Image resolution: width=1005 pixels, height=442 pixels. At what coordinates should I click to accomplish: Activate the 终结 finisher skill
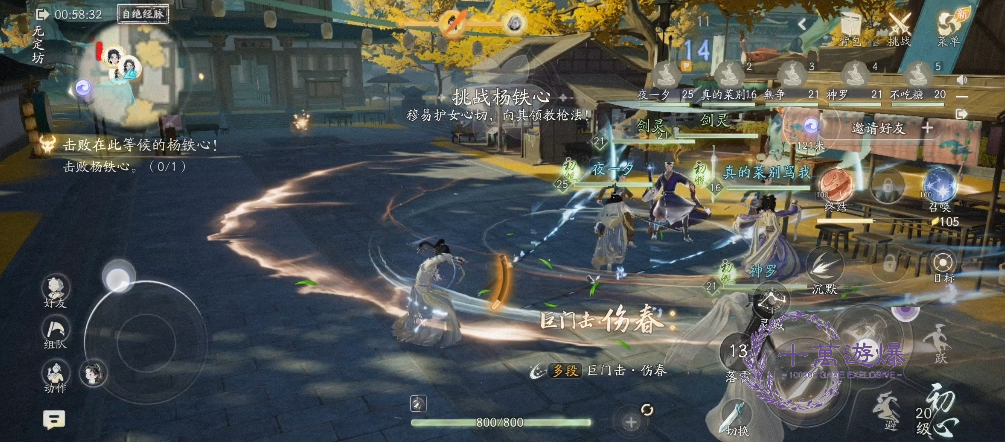pos(835,186)
